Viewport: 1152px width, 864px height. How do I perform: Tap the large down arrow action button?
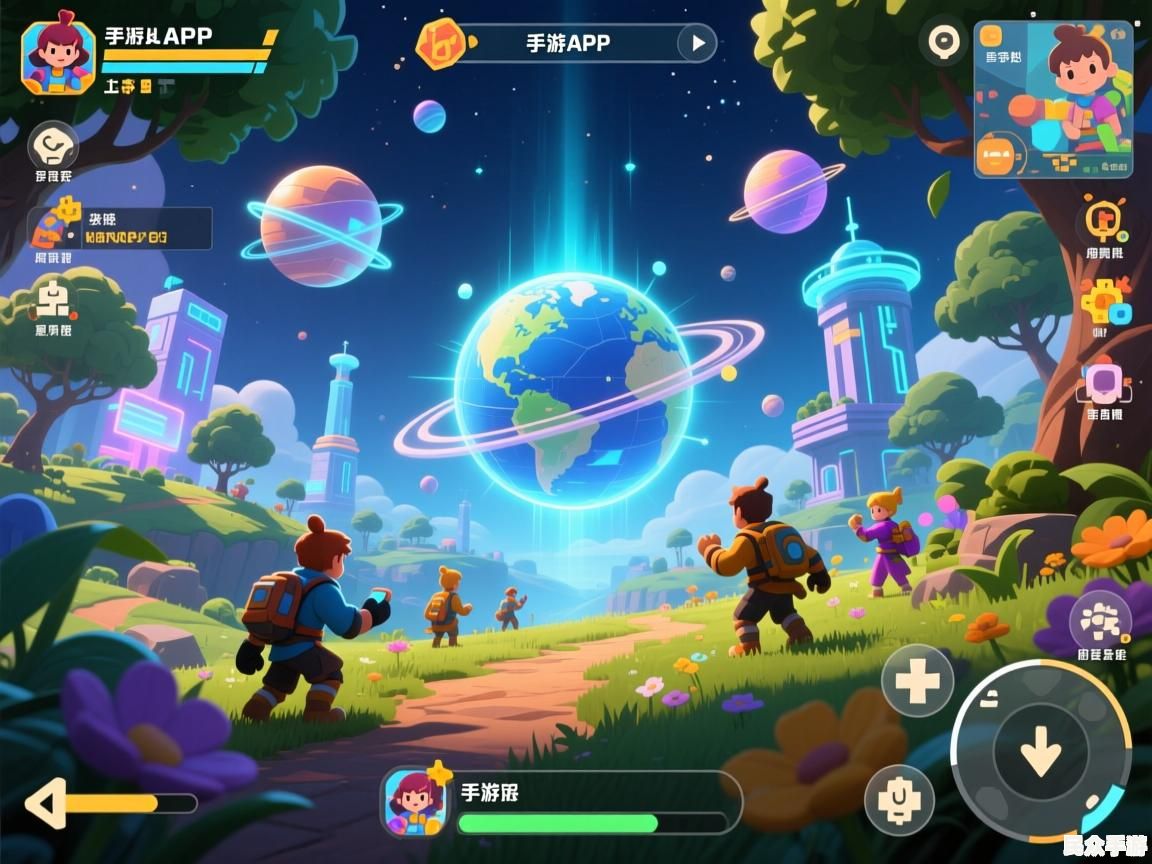pyautogui.click(x=1041, y=750)
